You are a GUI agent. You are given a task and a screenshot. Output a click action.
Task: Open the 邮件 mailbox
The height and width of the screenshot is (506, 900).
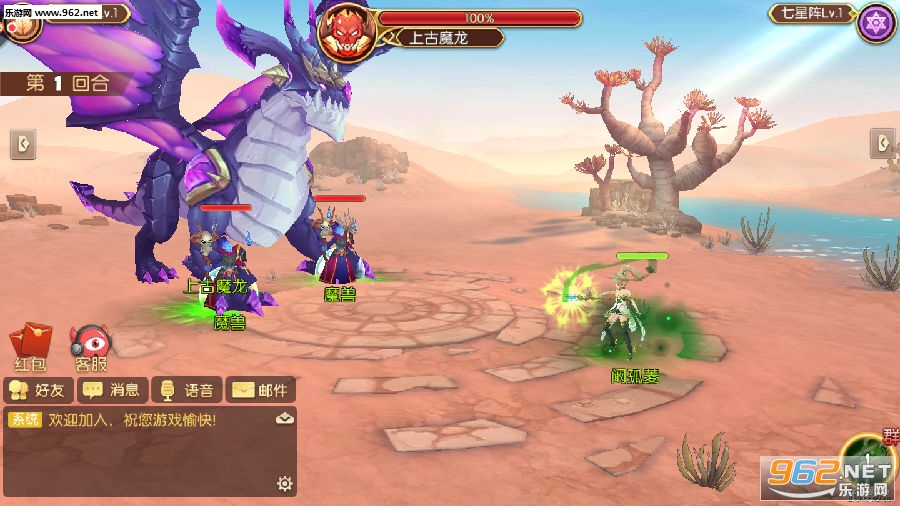(261, 390)
